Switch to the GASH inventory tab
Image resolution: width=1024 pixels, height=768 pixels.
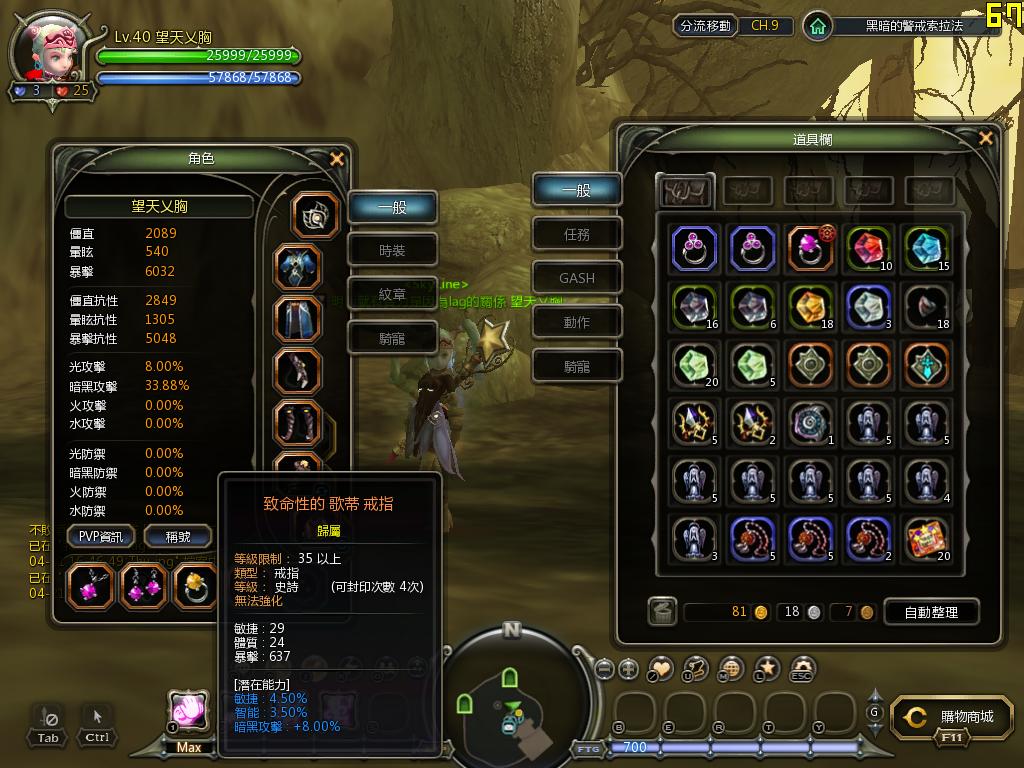tap(577, 278)
